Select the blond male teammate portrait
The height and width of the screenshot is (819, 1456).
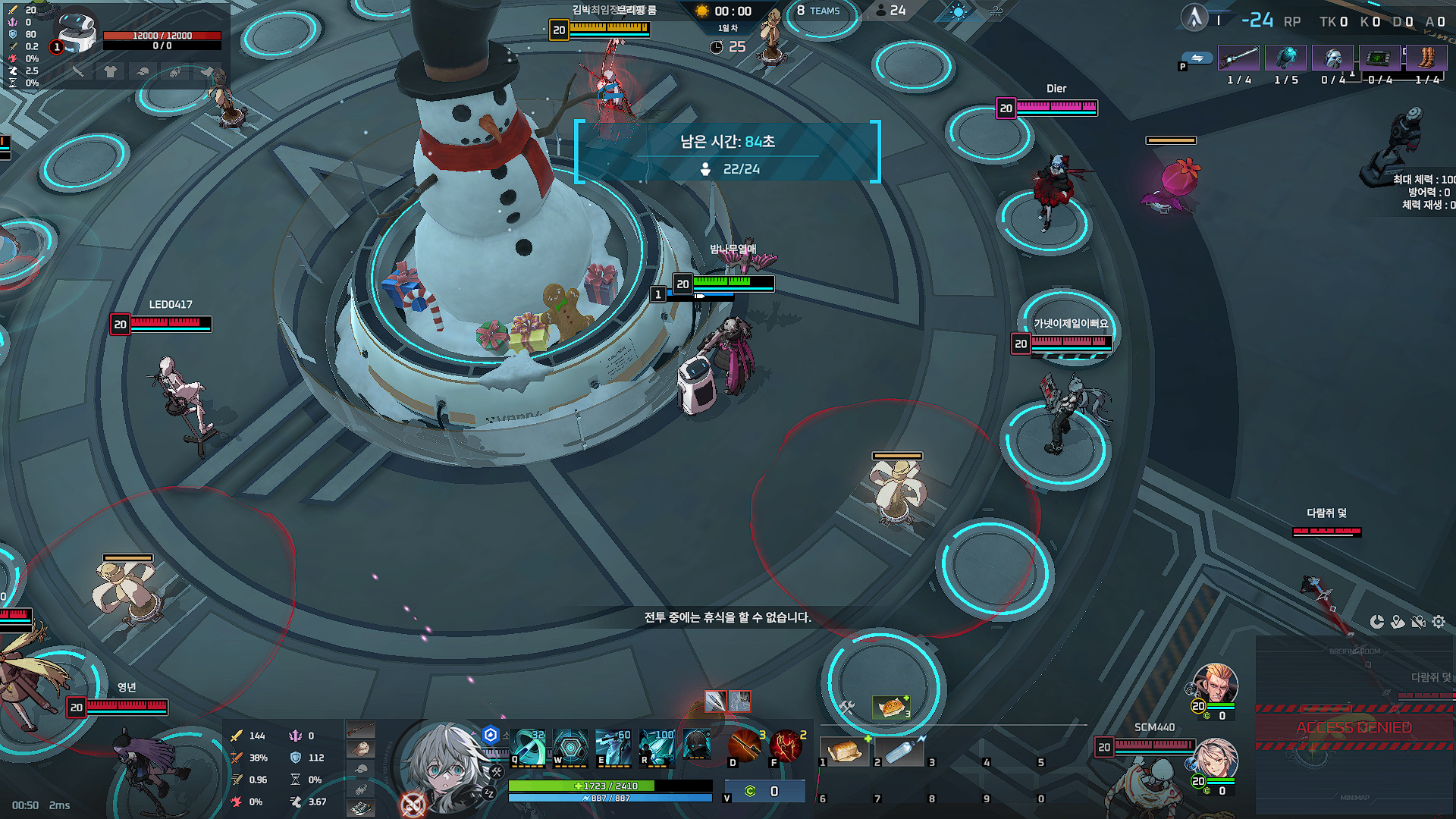[1216, 684]
